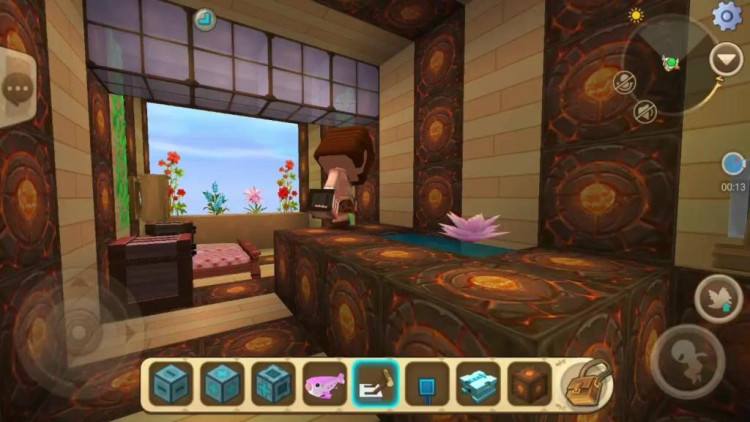
Task: Tap the fly wing button
Action: click(719, 298)
